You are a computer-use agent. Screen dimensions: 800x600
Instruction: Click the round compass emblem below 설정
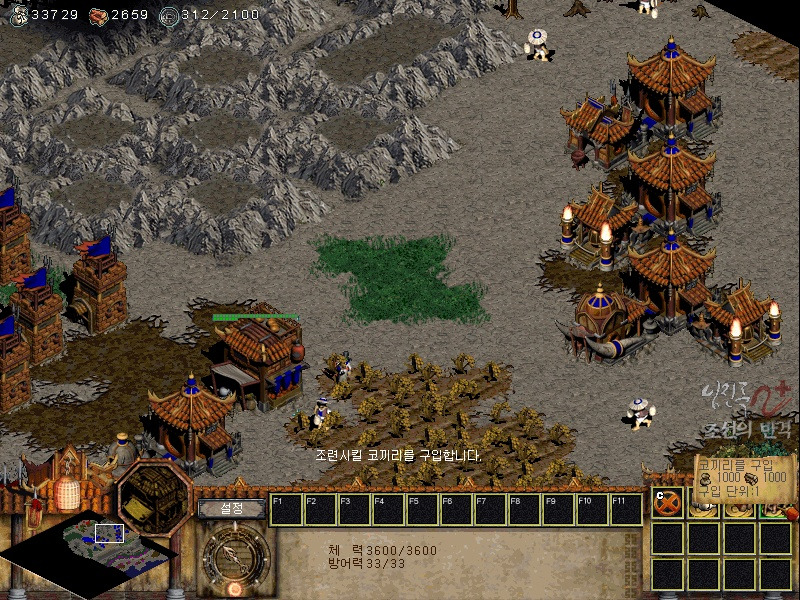[235, 555]
